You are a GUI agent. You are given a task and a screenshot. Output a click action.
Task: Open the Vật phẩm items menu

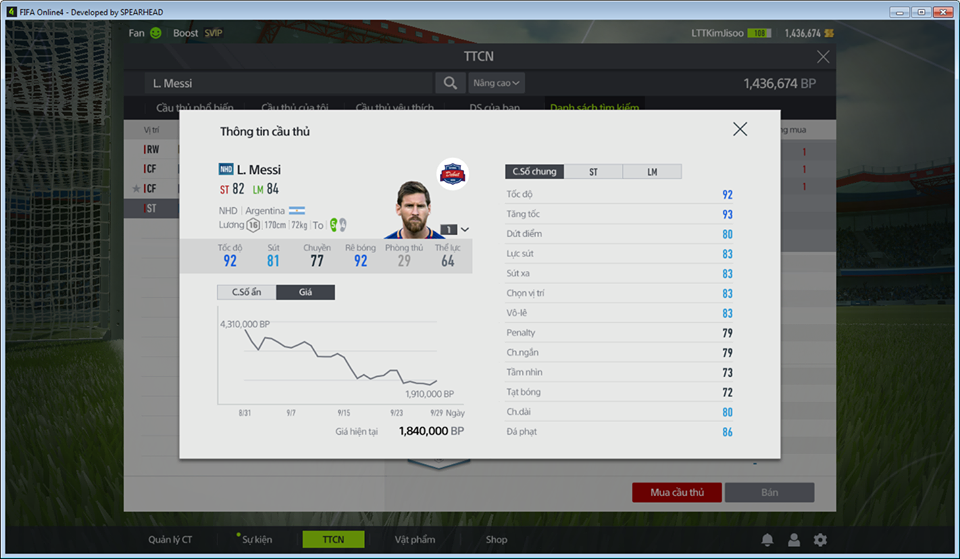[x=415, y=540]
